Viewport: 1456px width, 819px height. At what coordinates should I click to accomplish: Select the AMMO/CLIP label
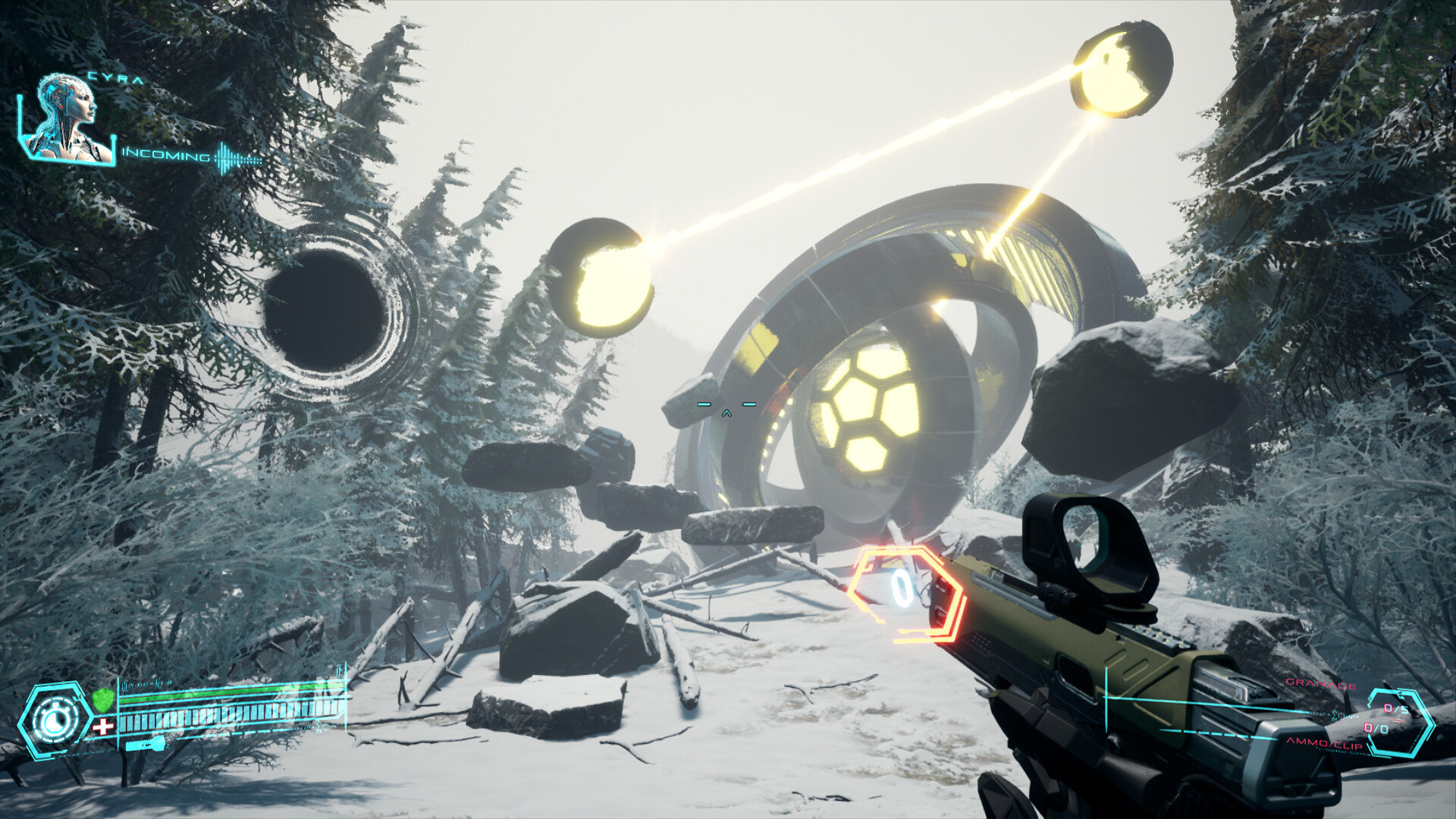click(1325, 743)
